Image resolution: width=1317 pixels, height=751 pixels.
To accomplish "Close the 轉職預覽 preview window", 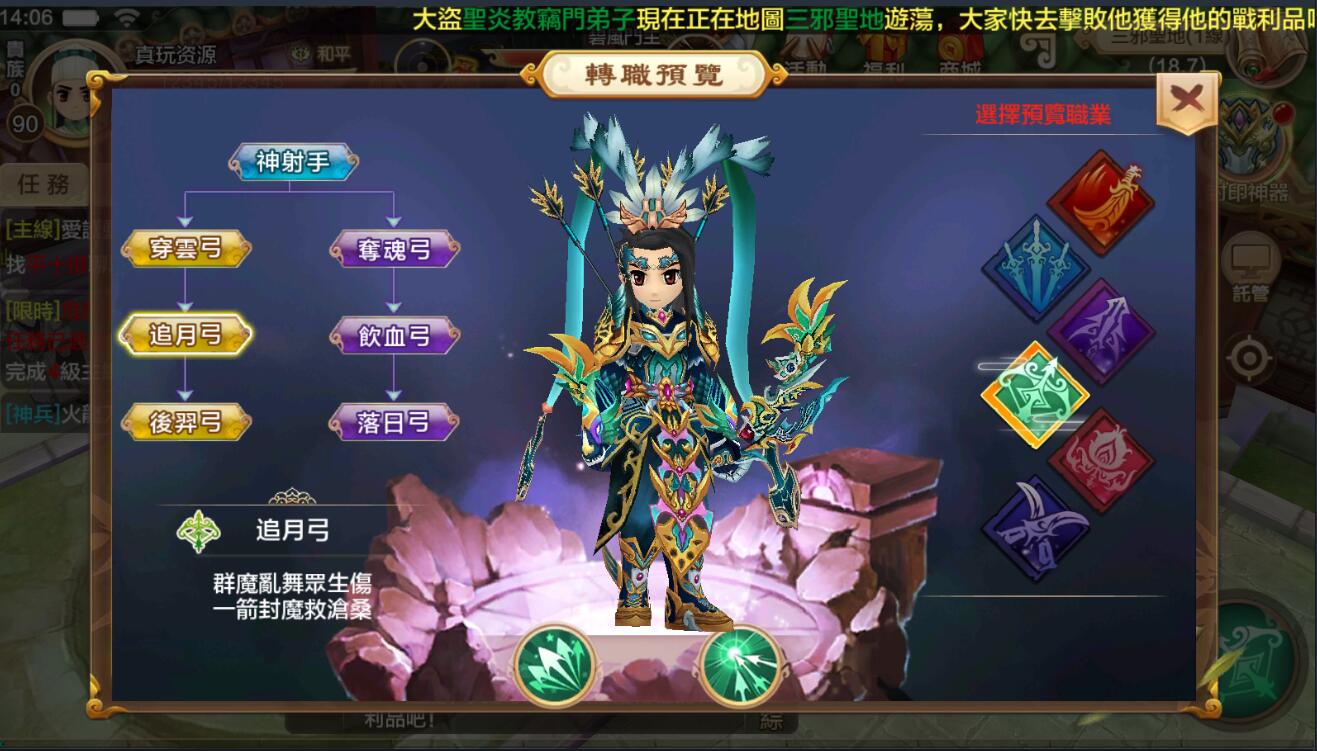I will pyautogui.click(x=1187, y=101).
